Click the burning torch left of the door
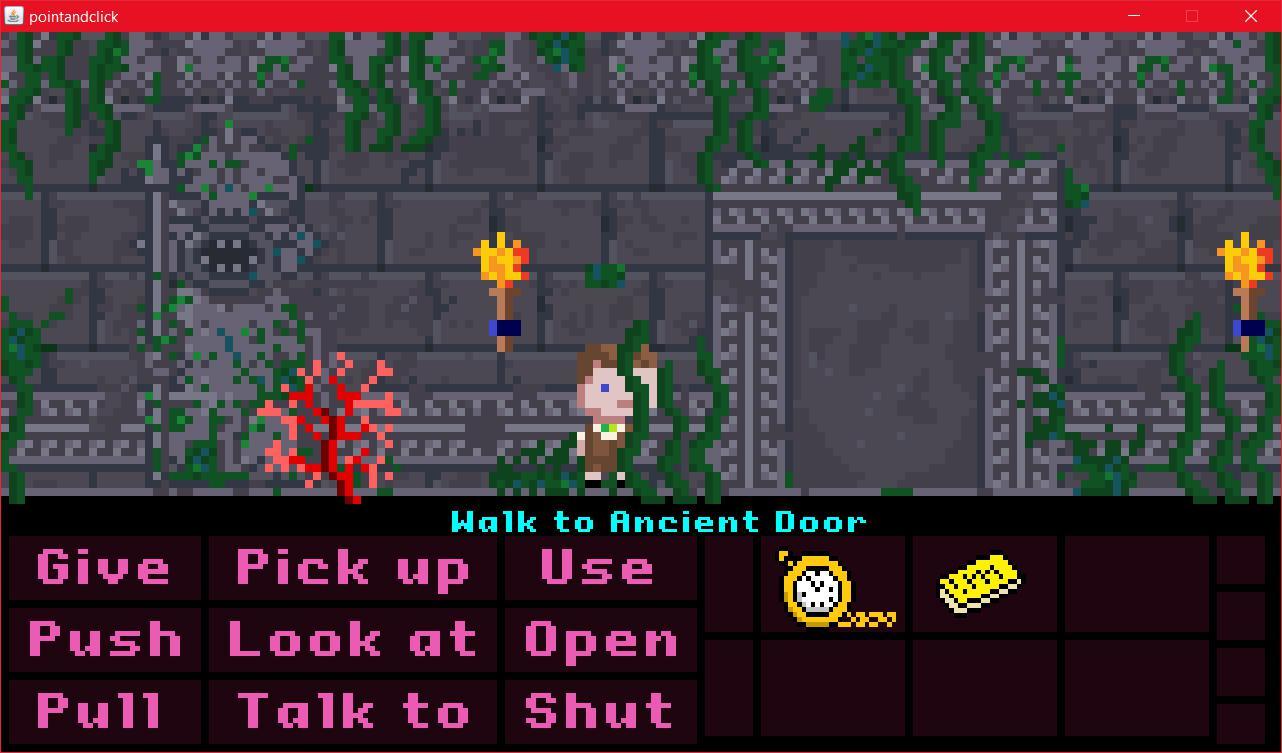Viewport: 1282px width, 753px height. [x=503, y=275]
